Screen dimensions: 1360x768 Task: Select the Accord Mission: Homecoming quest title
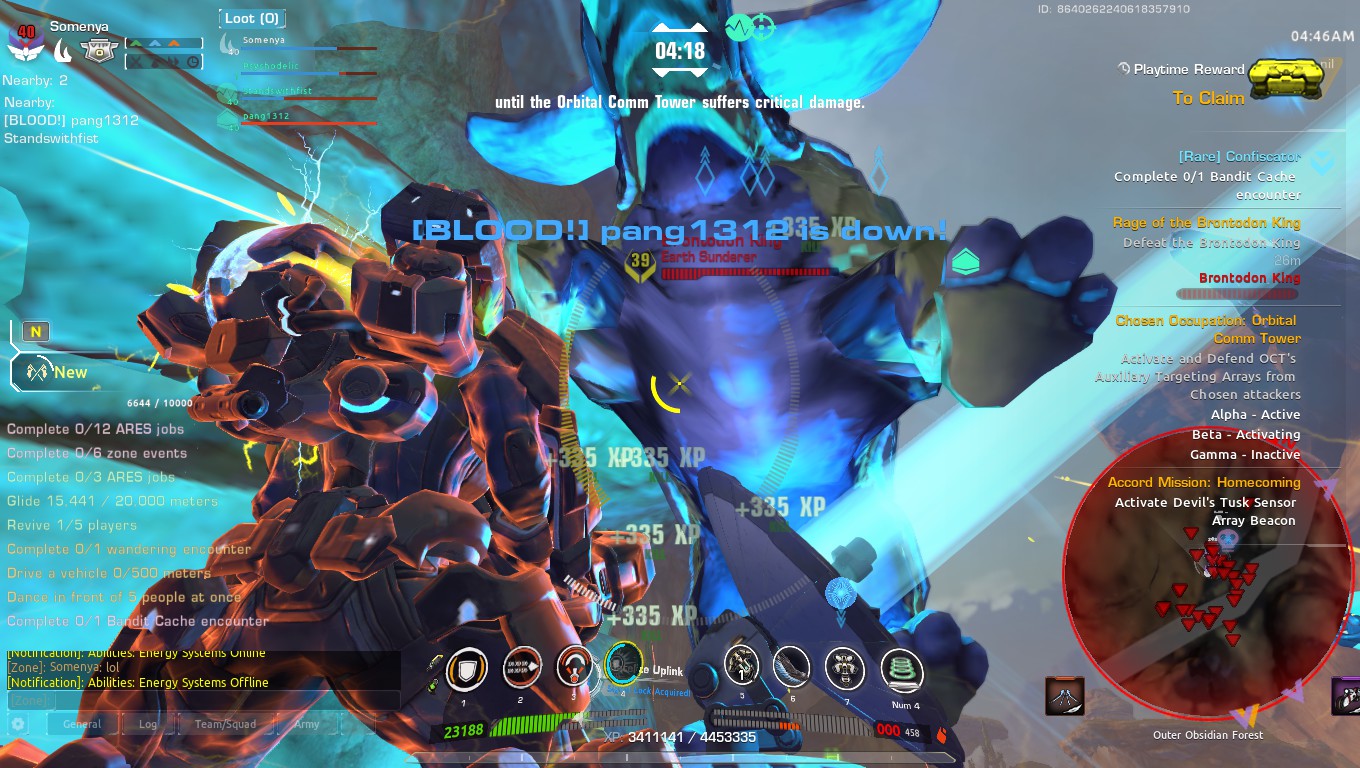click(x=1207, y=481)
